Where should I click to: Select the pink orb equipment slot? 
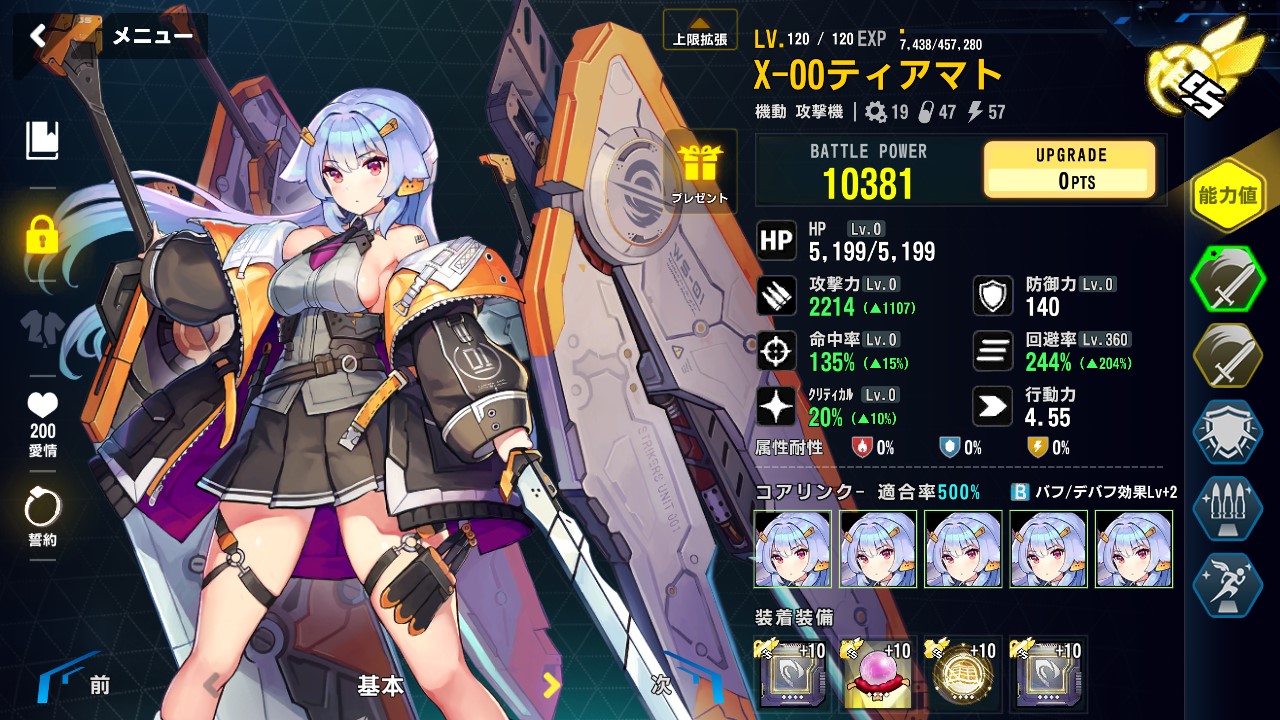[877, 674]
